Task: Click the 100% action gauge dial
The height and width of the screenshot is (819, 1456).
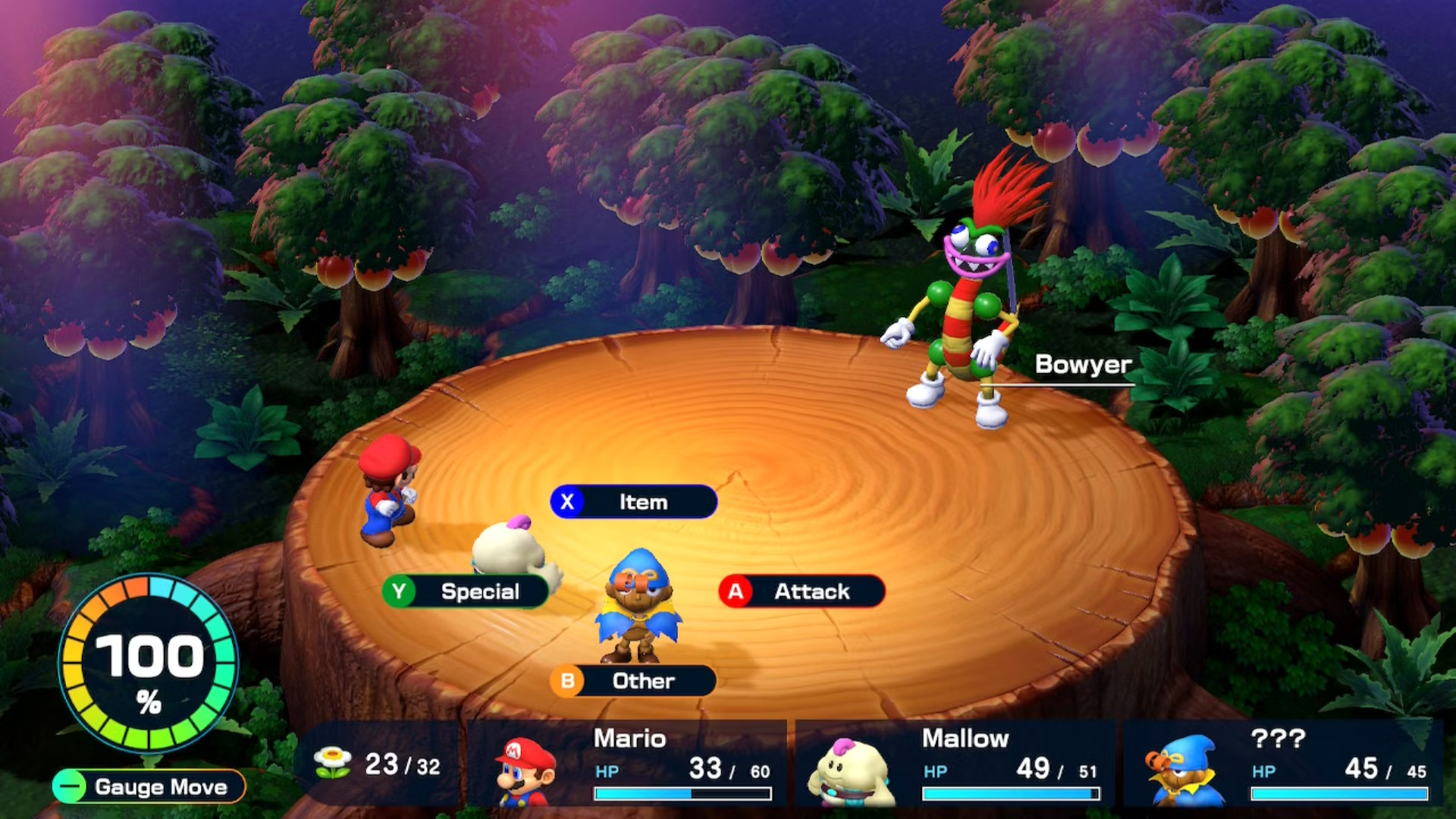Action: coord(149,664)
